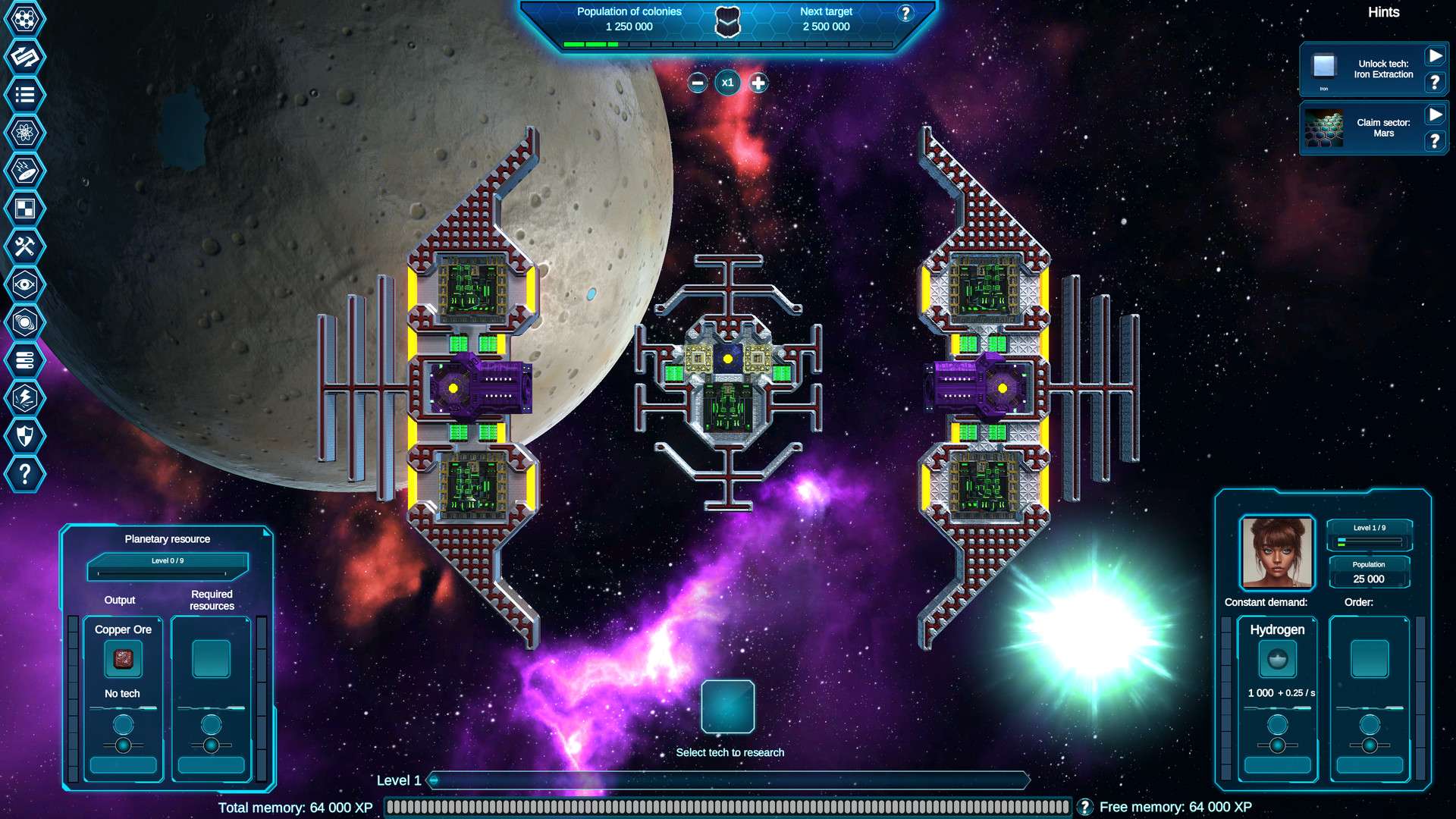Image resolution: width=1456 pixels, height=819 pixels.
Task: Click the colony leader portrait
Action: (x=1277, y=553)
